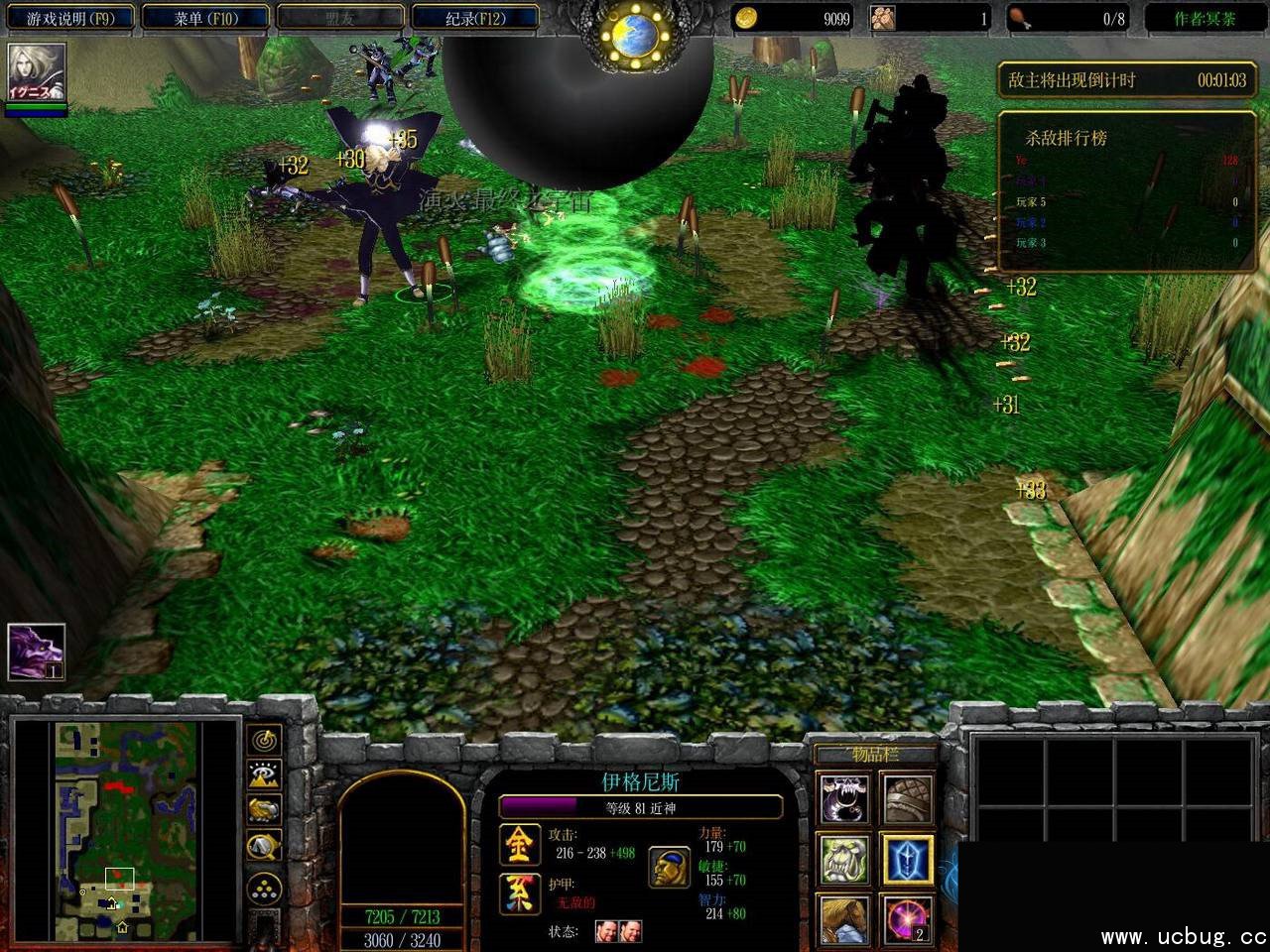This screenshot has height=952, width=1270.
Task: Use the green orc skull inventory item
Action: [843, 860]
